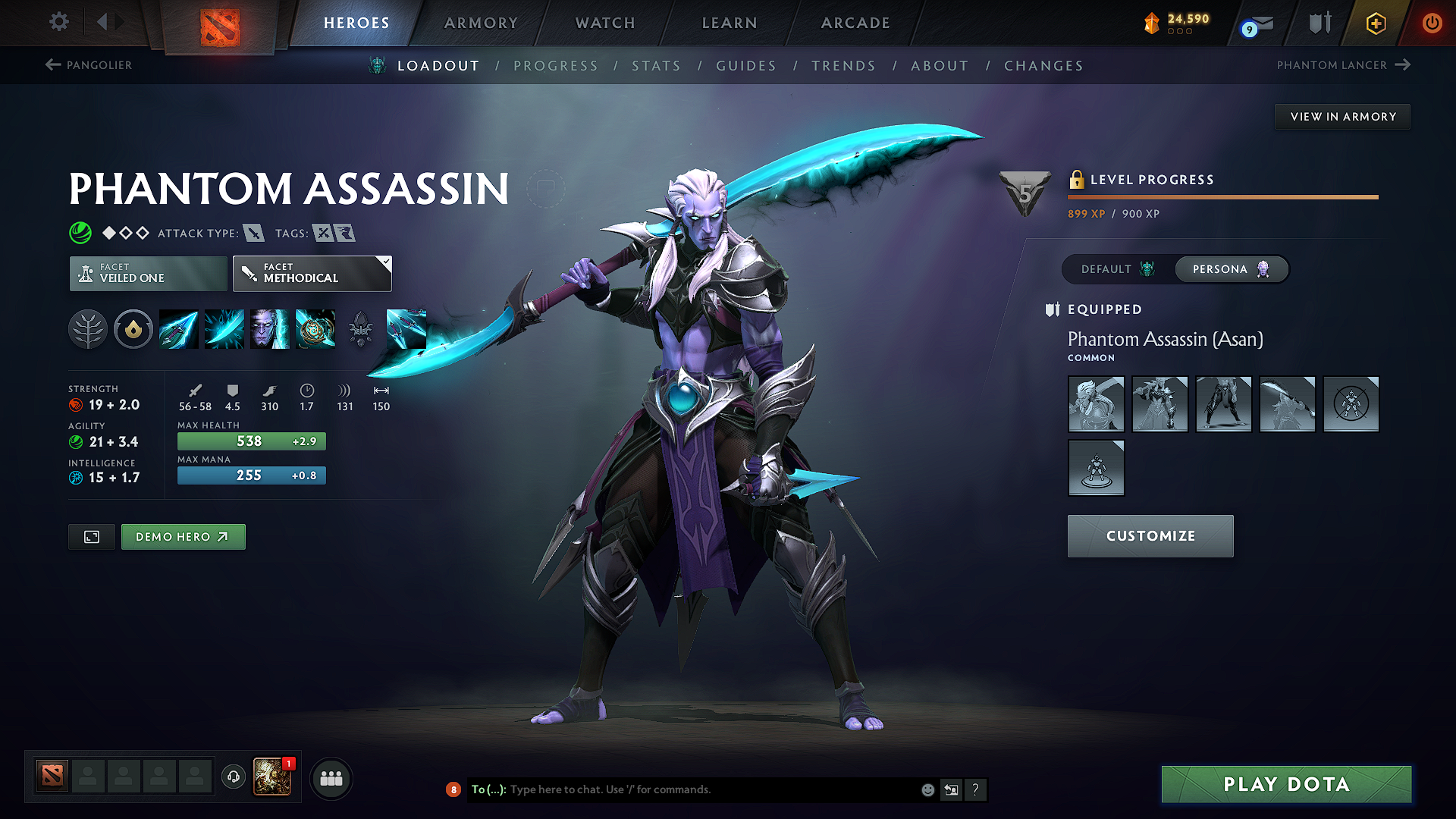Click View in Armory

[x=1343, y=117]
